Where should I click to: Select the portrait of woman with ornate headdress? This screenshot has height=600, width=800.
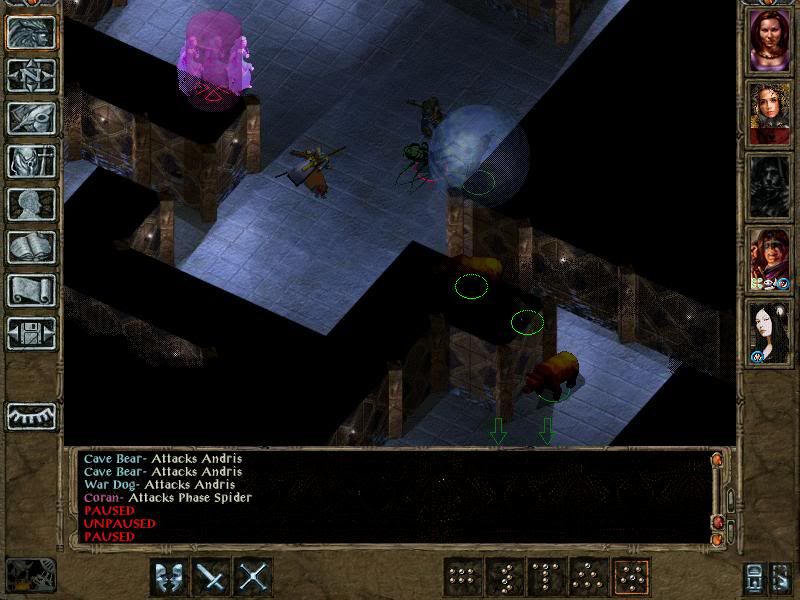[x=770, y=113]
